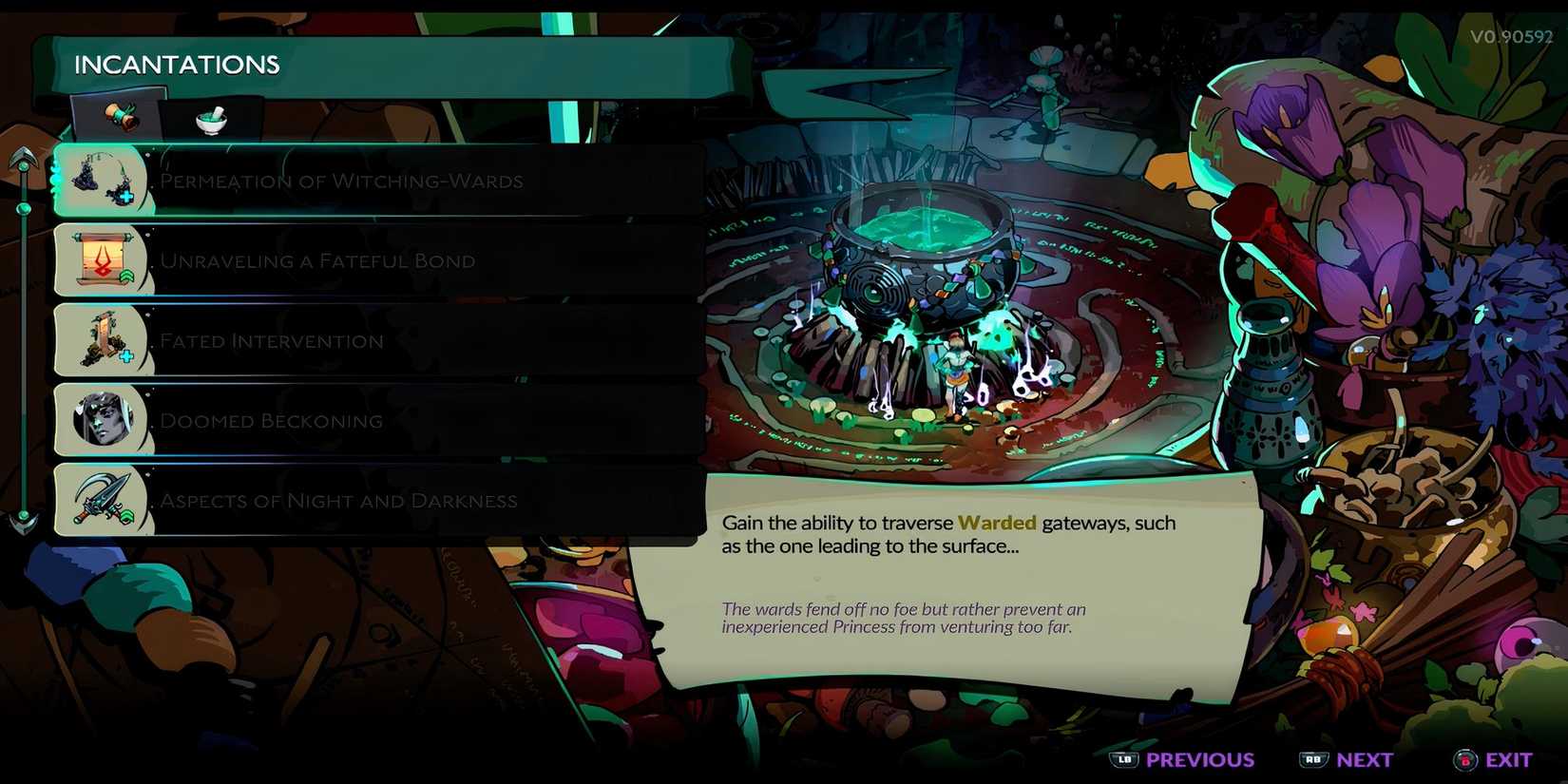Click the NEXT navigation button
Screen dimensions: 1568x784
coord(1366,759)
